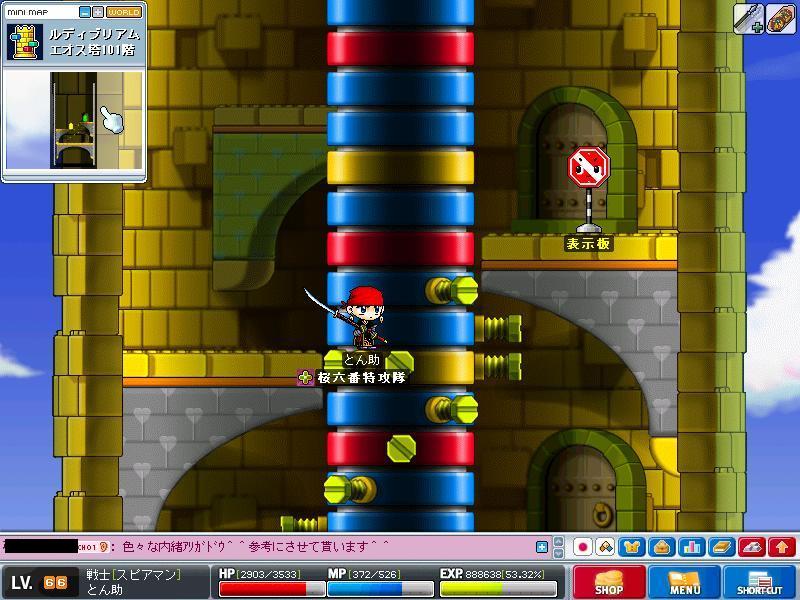Open the skill book icon

[721, 547]
